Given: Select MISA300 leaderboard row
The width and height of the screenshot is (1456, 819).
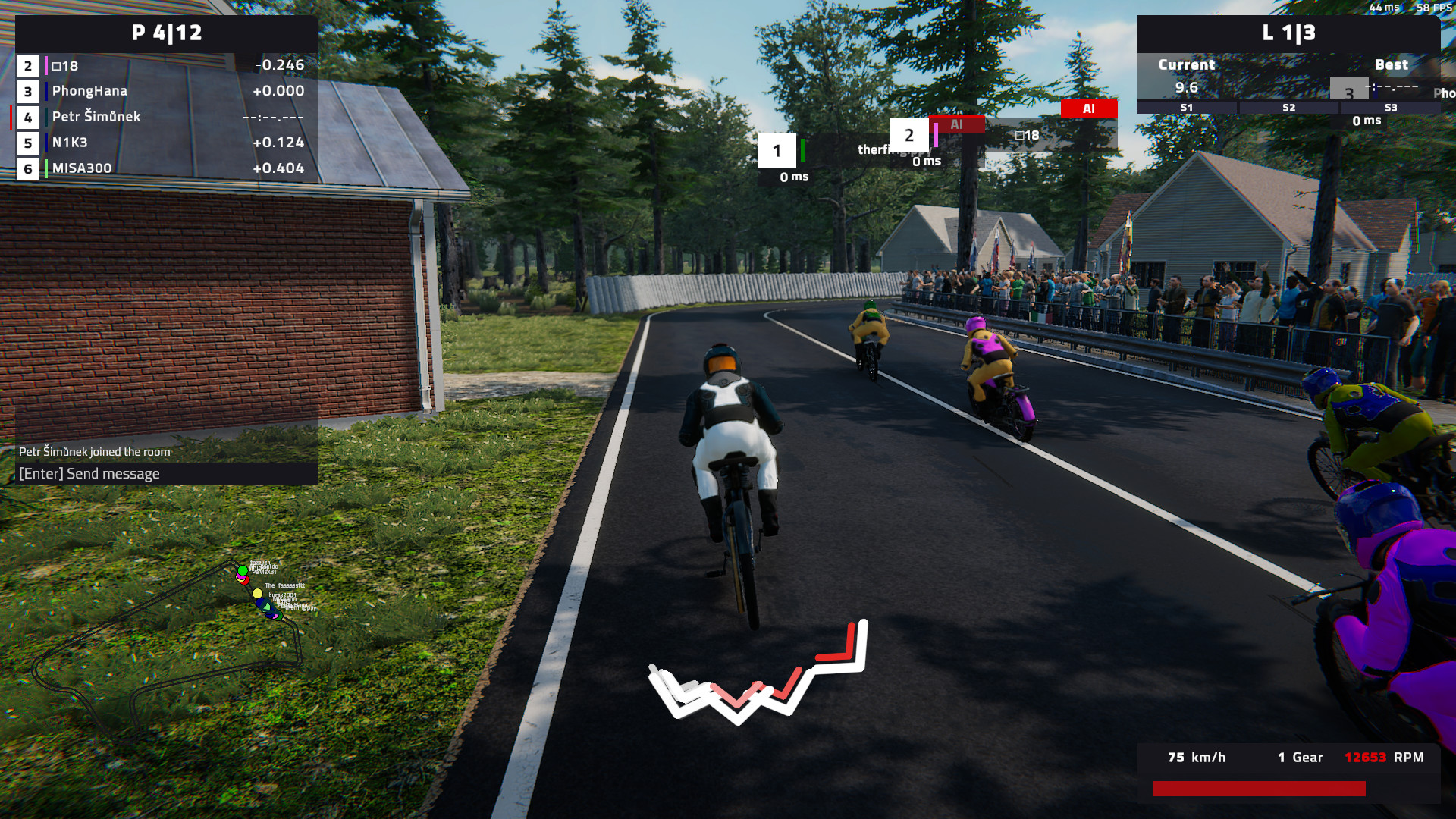Looking at the screenshot, I should (x=166, y=168).
